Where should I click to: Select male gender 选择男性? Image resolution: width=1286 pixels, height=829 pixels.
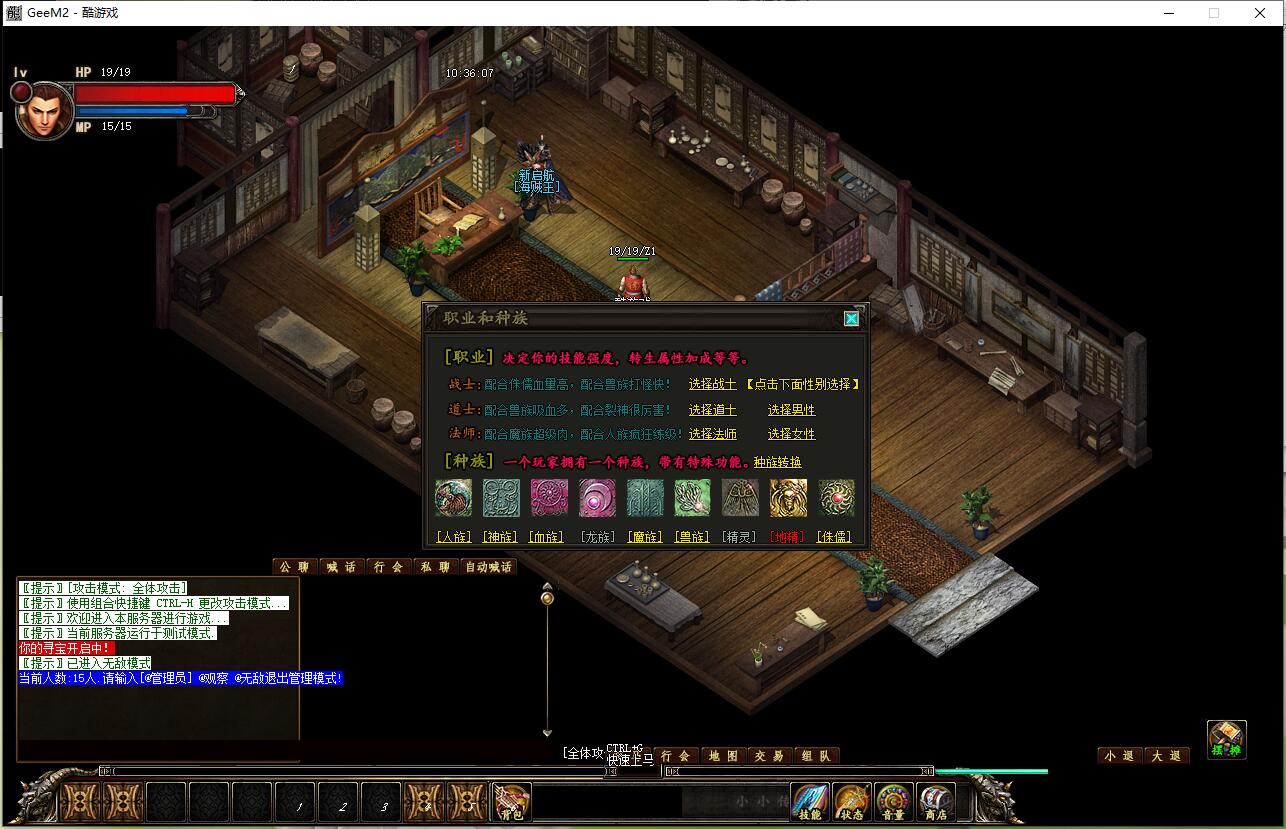791,410
